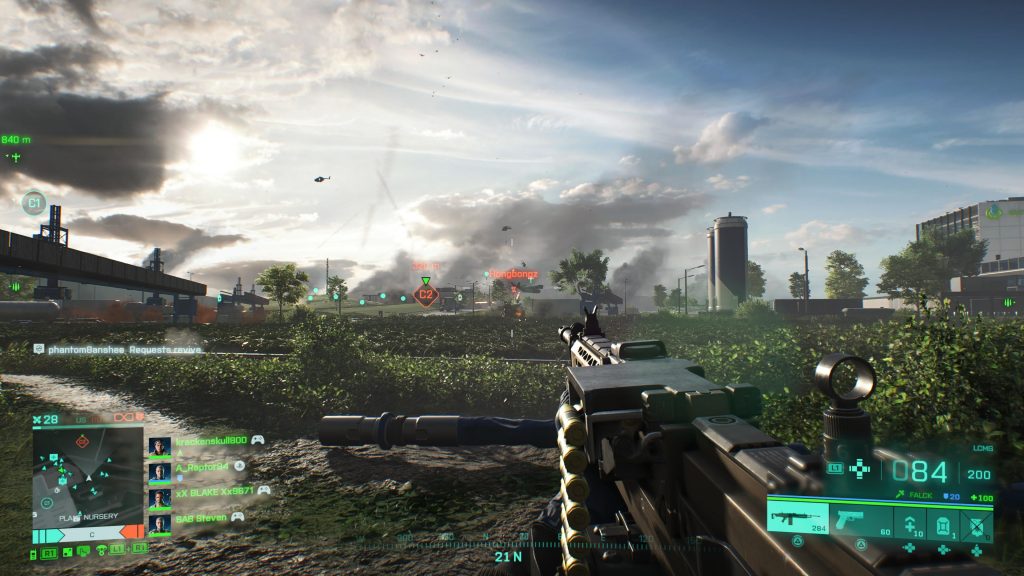This screenshot has height=576, width=1024.
Task: Select the C2 objective marker
Action: [x=427, y=295]
